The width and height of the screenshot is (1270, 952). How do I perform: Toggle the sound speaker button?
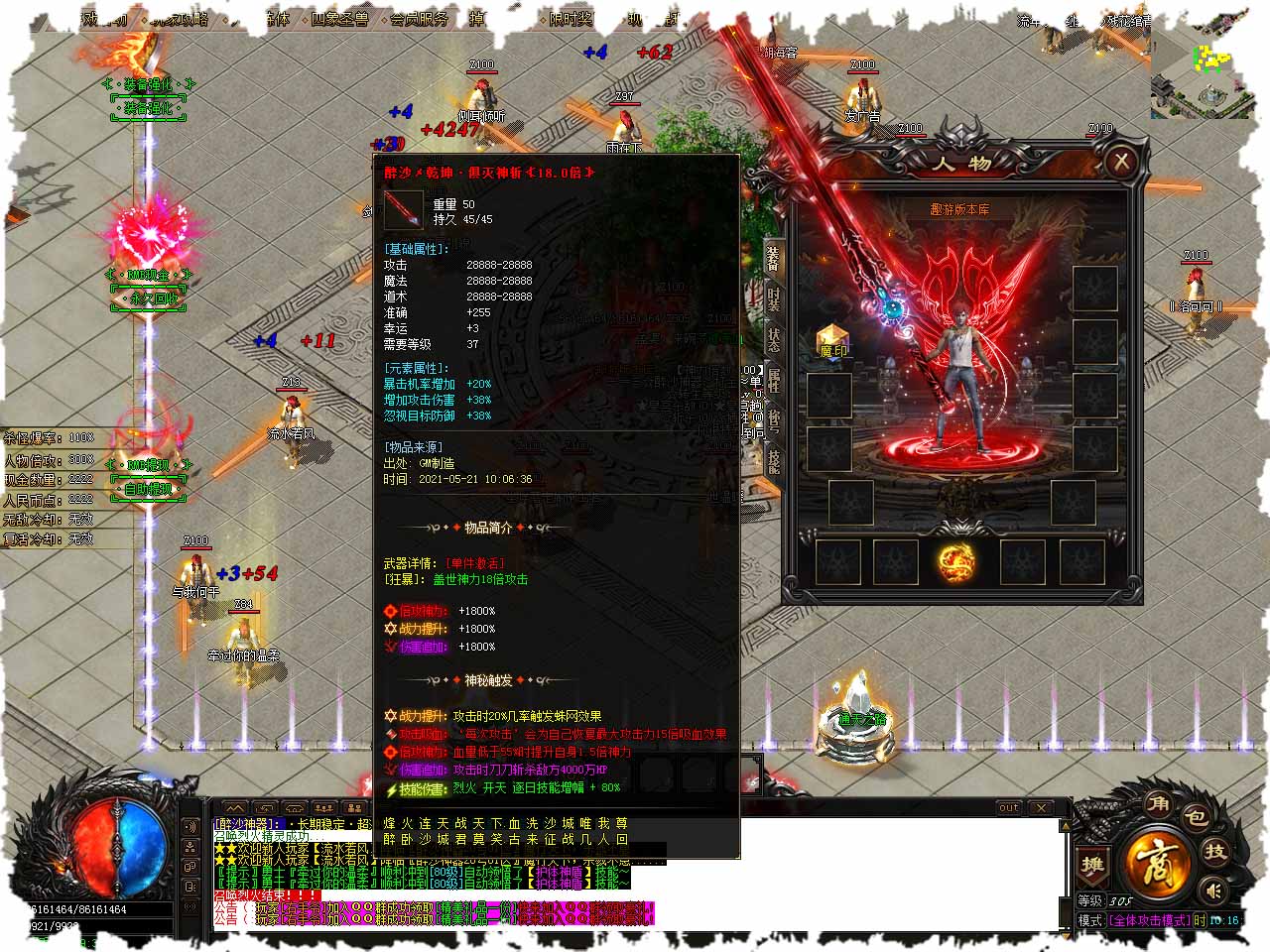1211,890
